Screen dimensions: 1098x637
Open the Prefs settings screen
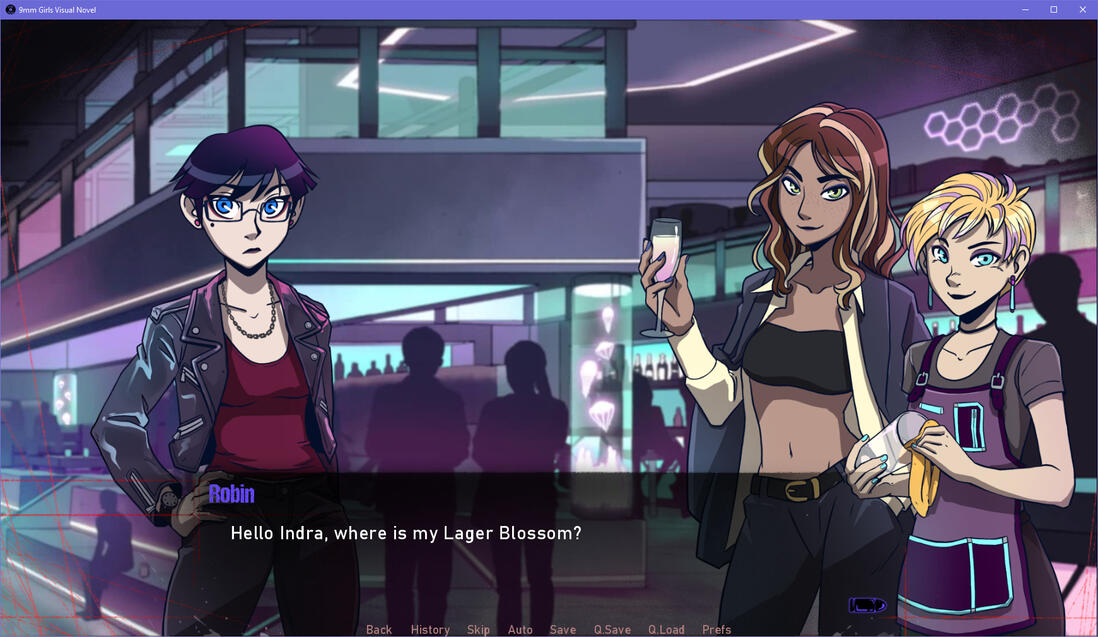pyautogui.click(x=716, y=629)
